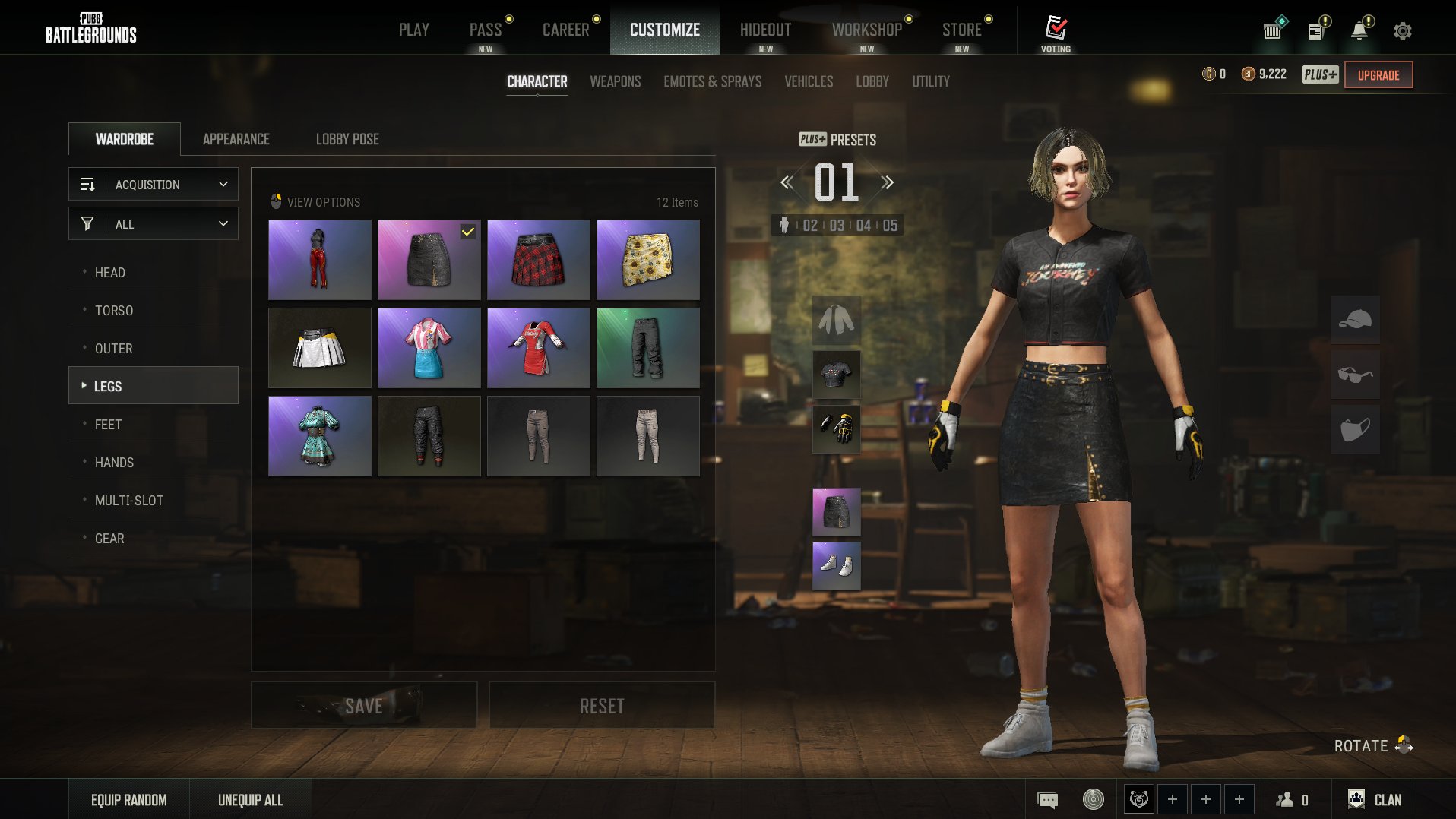
Task: Equip the sunflower print skirt
Action: pyautogui.click(x=647, y=260)
